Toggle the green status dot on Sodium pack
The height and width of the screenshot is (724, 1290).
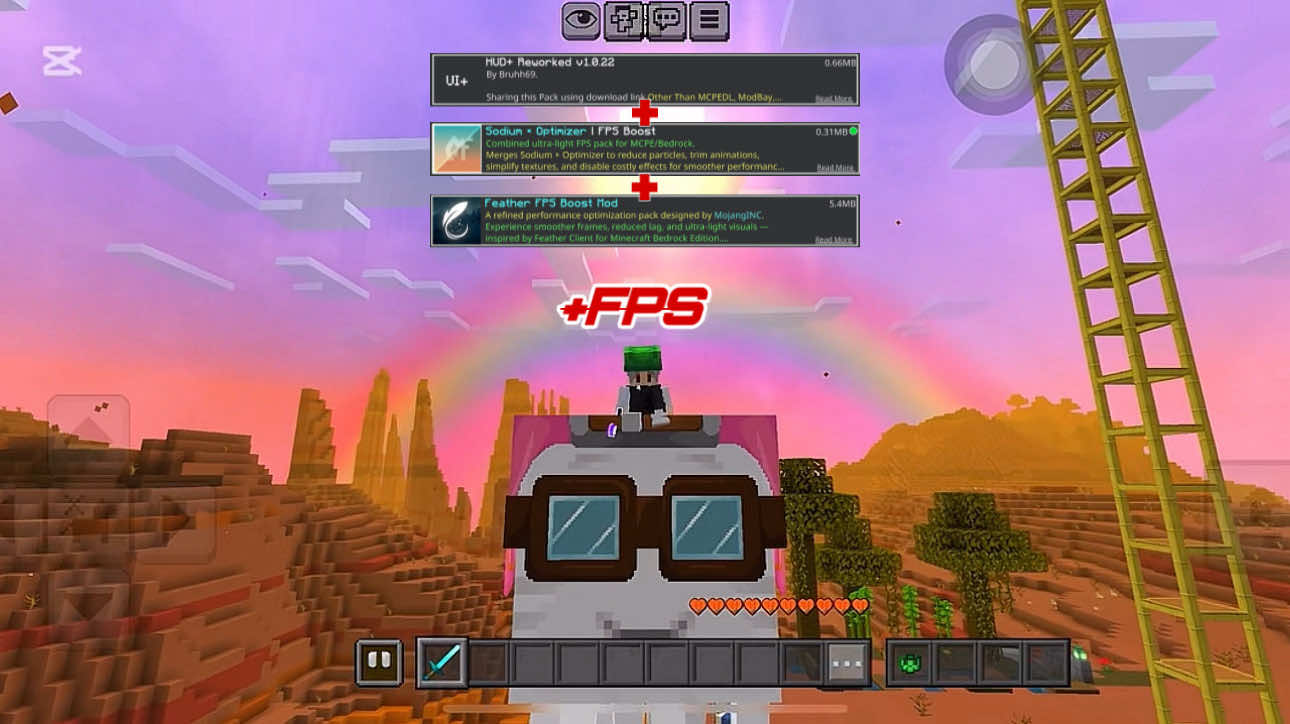tap(853, 131)
